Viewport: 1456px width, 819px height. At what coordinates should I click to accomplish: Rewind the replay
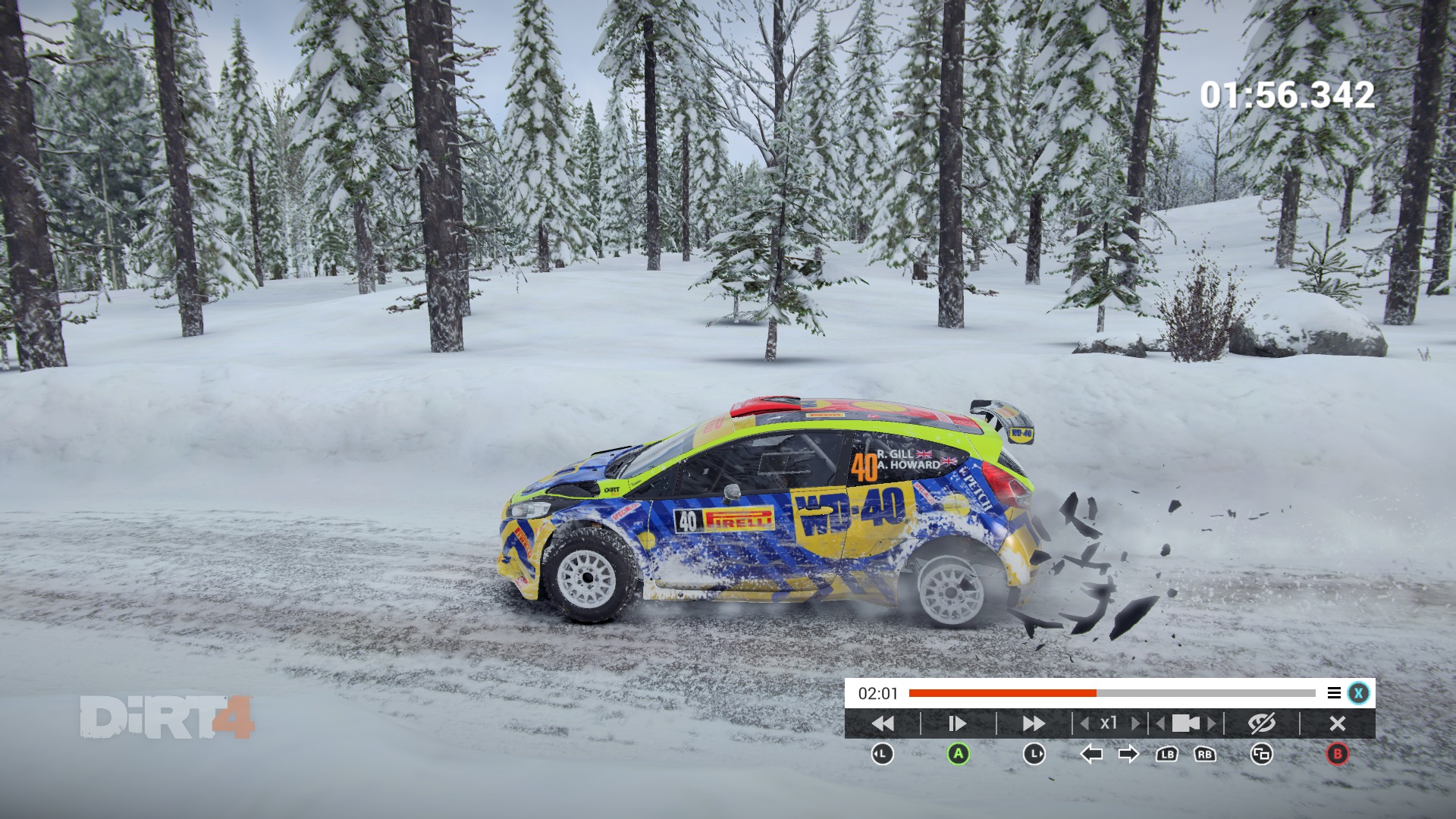coord(883,723)
